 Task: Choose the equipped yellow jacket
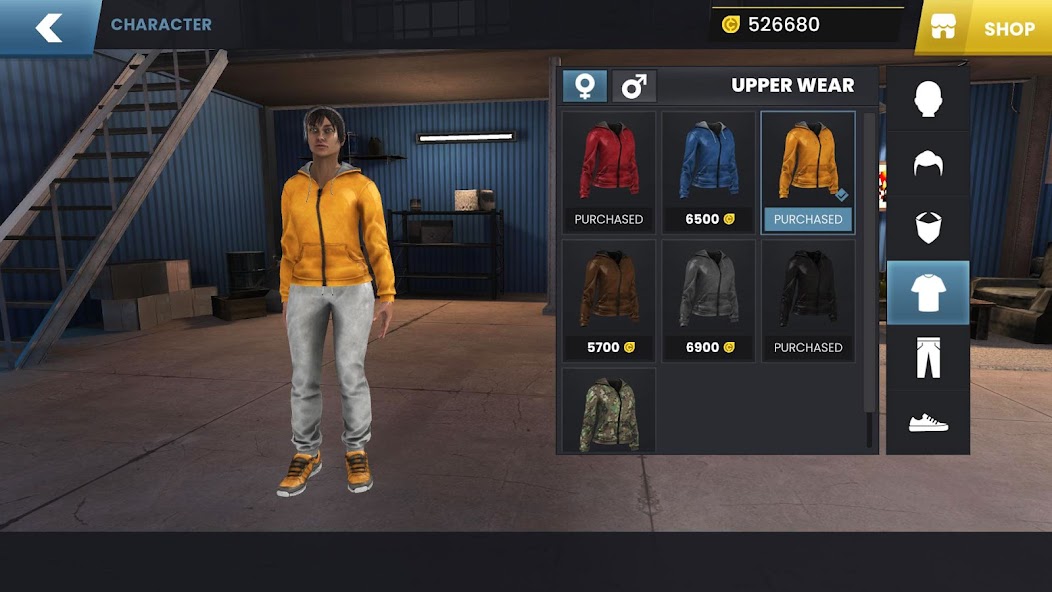[808, 171]
